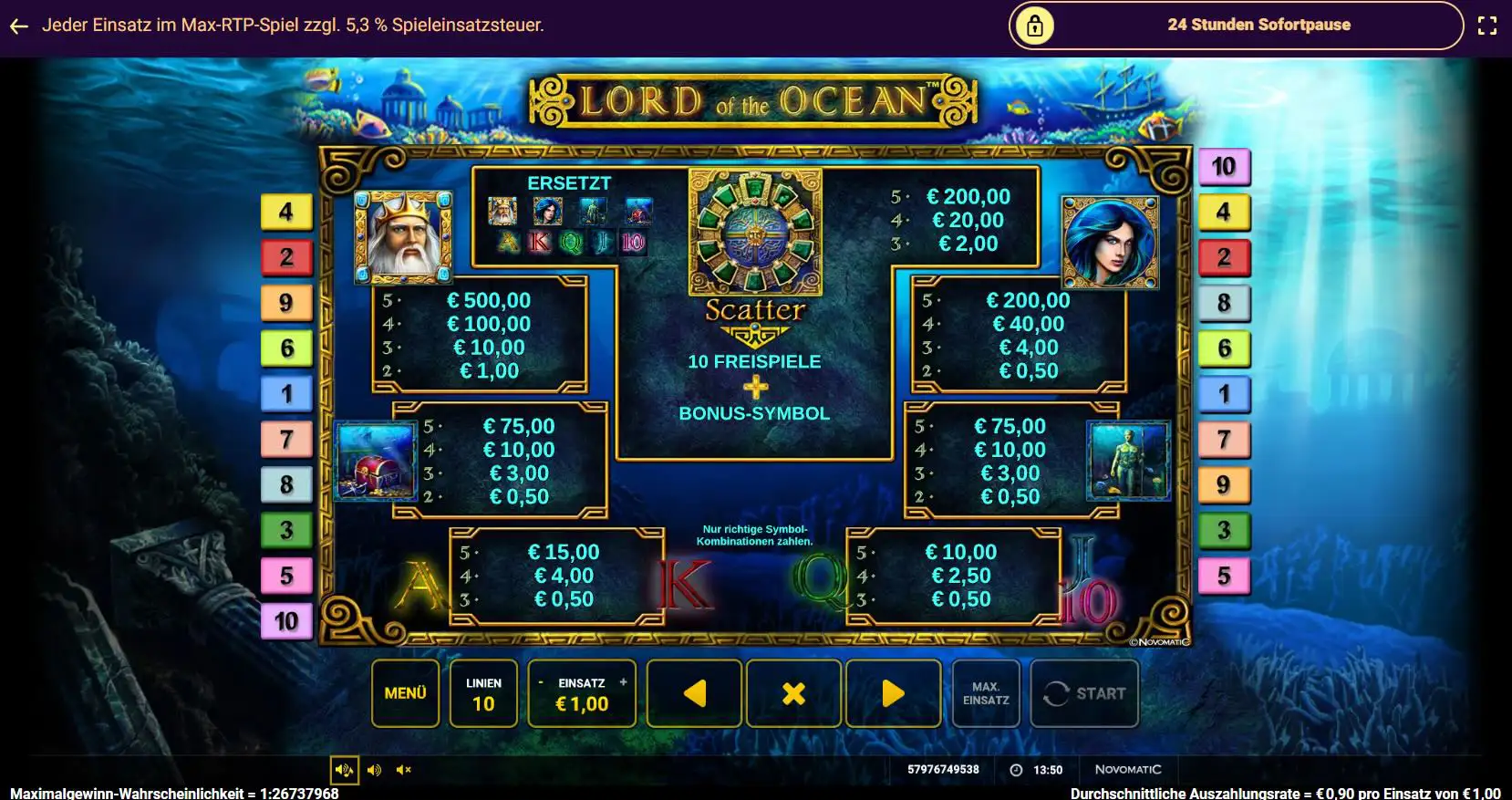The image size is (1512, 800).
Task: Select the MAX. EINSATZ button
Action: tap(986, 693)
